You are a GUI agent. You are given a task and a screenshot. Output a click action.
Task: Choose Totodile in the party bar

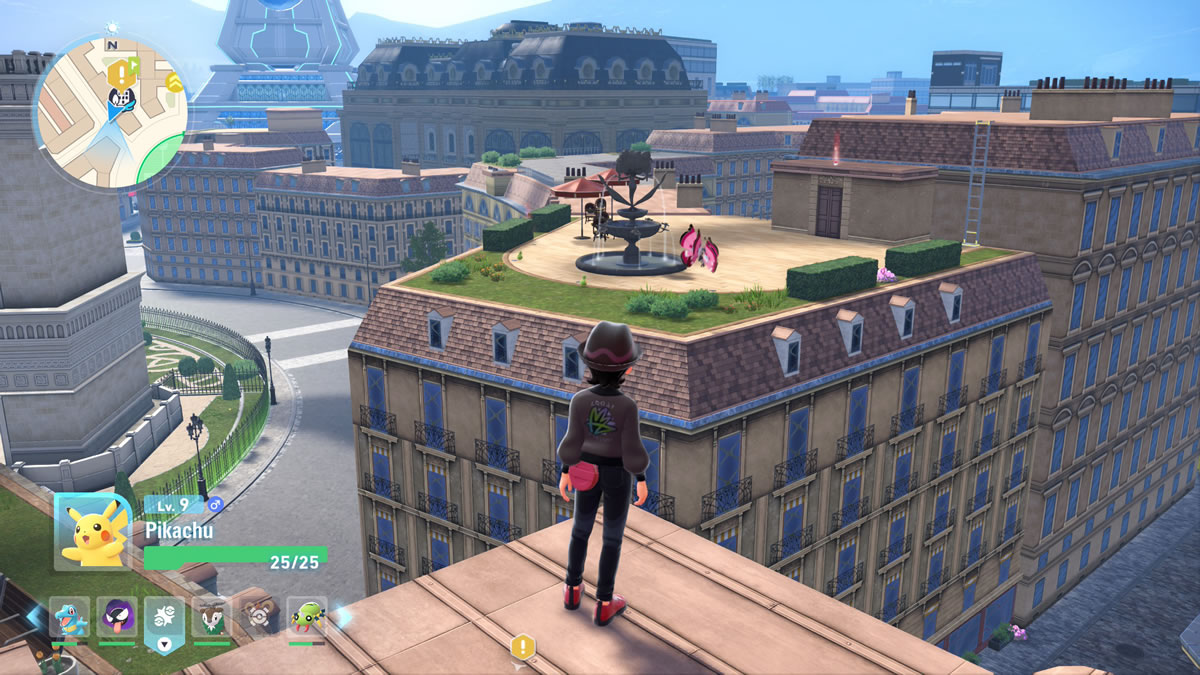[x=69, y=617]
